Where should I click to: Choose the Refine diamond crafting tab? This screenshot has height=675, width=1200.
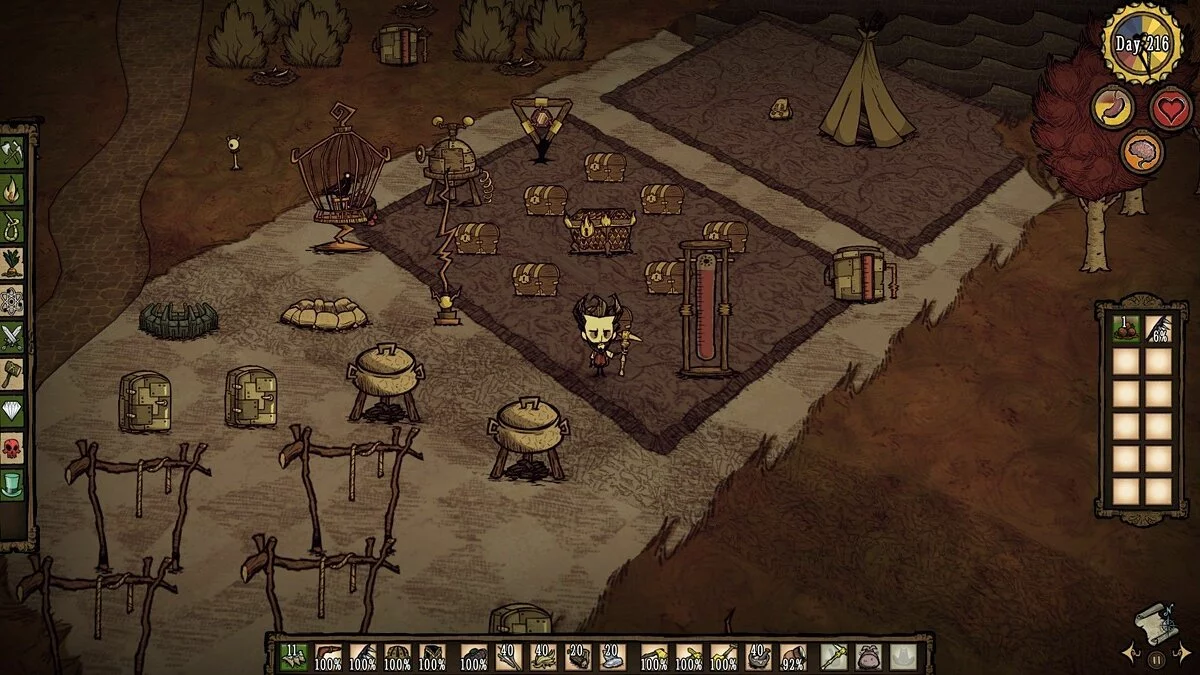pyautogui.click(x=13, y=411)
